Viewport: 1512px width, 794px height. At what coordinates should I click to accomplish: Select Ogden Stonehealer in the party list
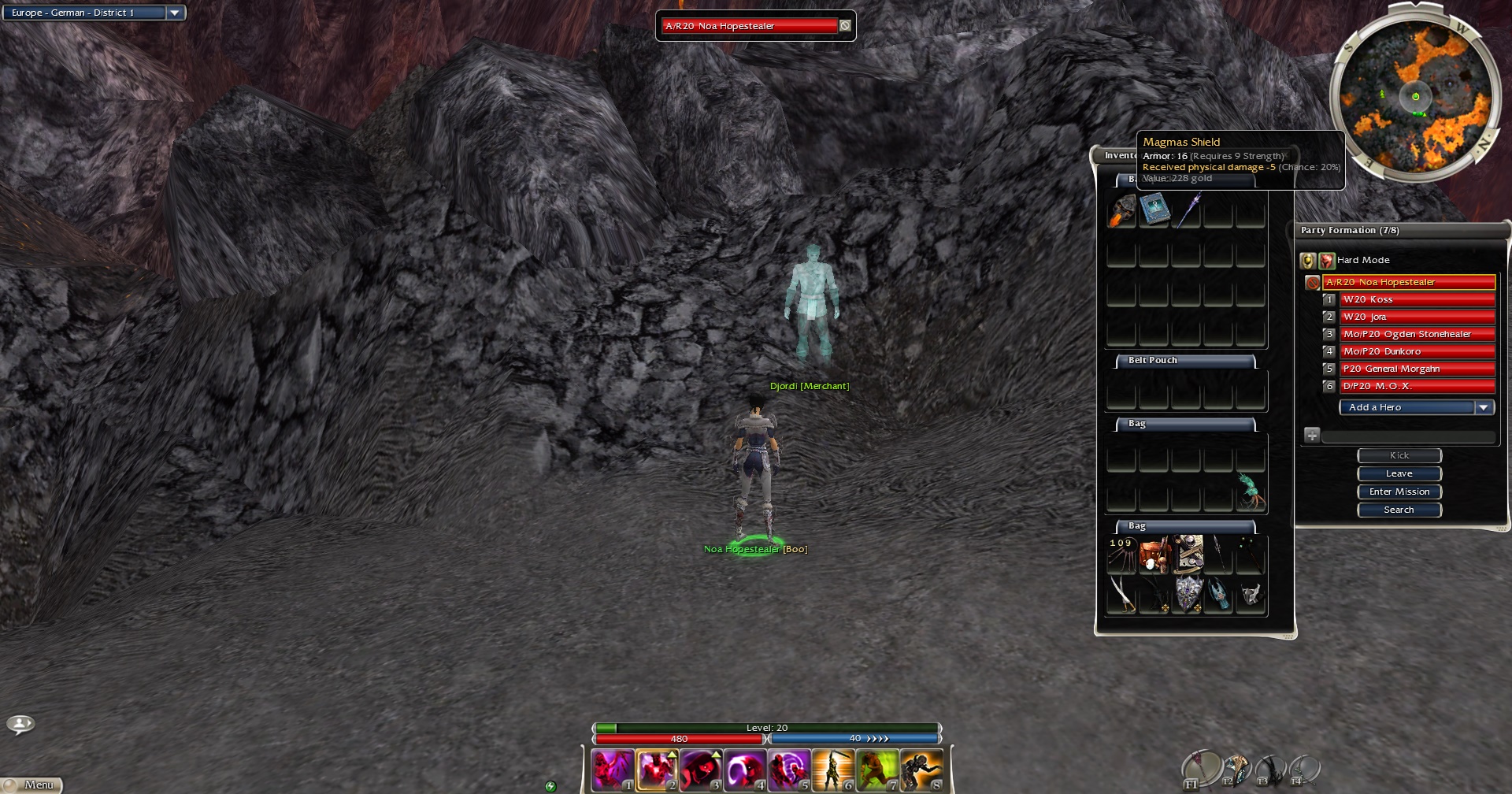click(x=1417, y=334)
